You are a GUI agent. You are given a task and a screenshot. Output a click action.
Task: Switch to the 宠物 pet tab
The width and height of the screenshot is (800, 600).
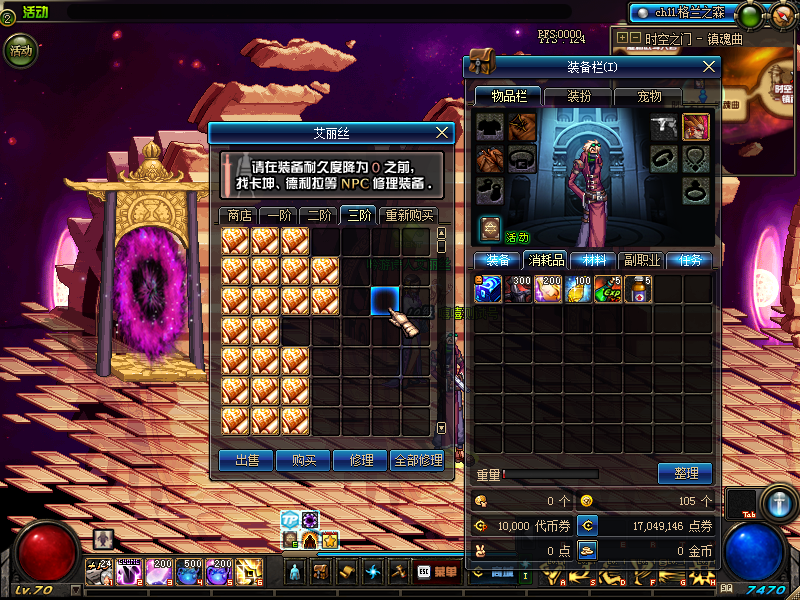(x=650, y=96)
